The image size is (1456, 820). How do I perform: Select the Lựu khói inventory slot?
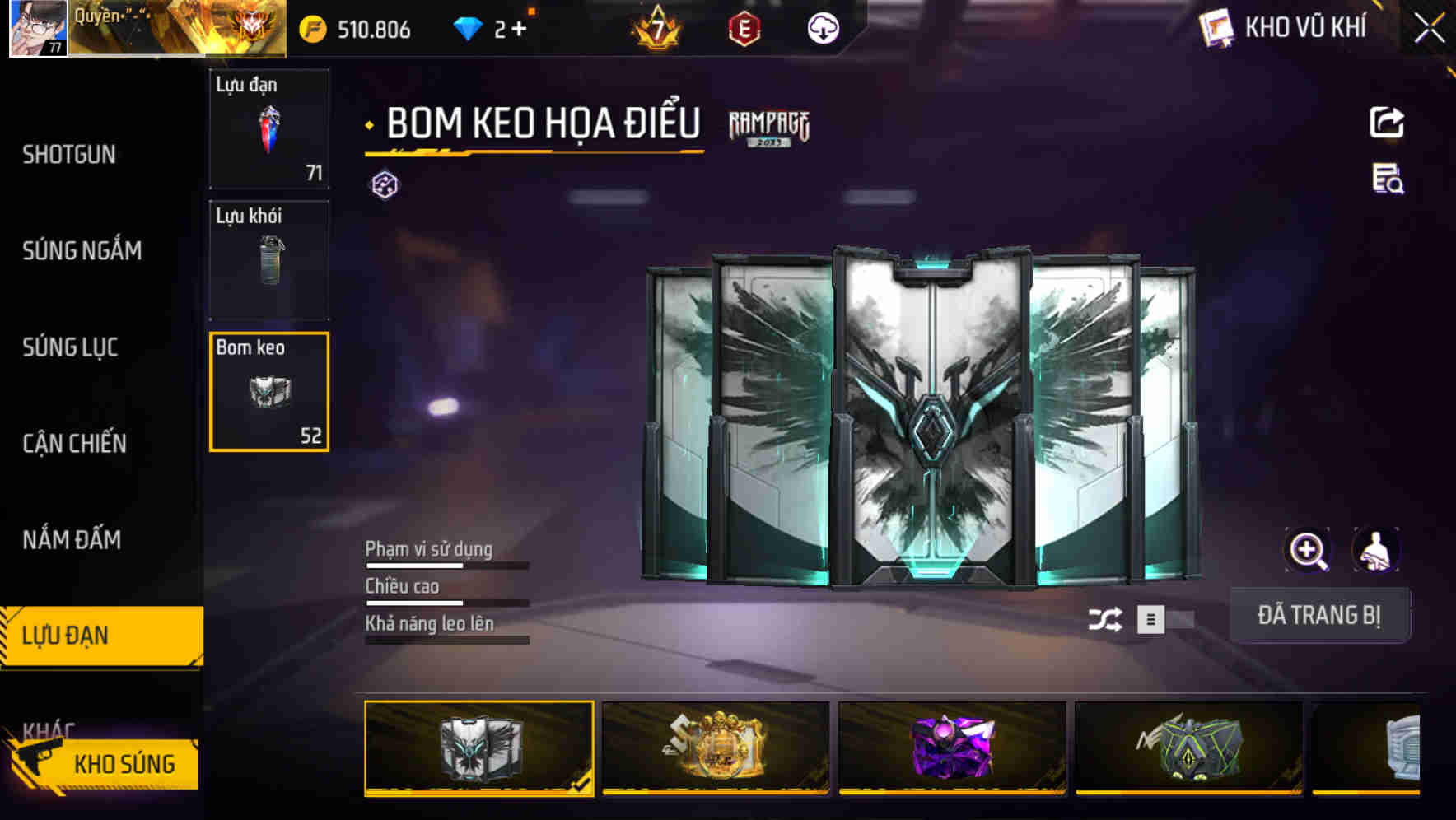[268, 259]
